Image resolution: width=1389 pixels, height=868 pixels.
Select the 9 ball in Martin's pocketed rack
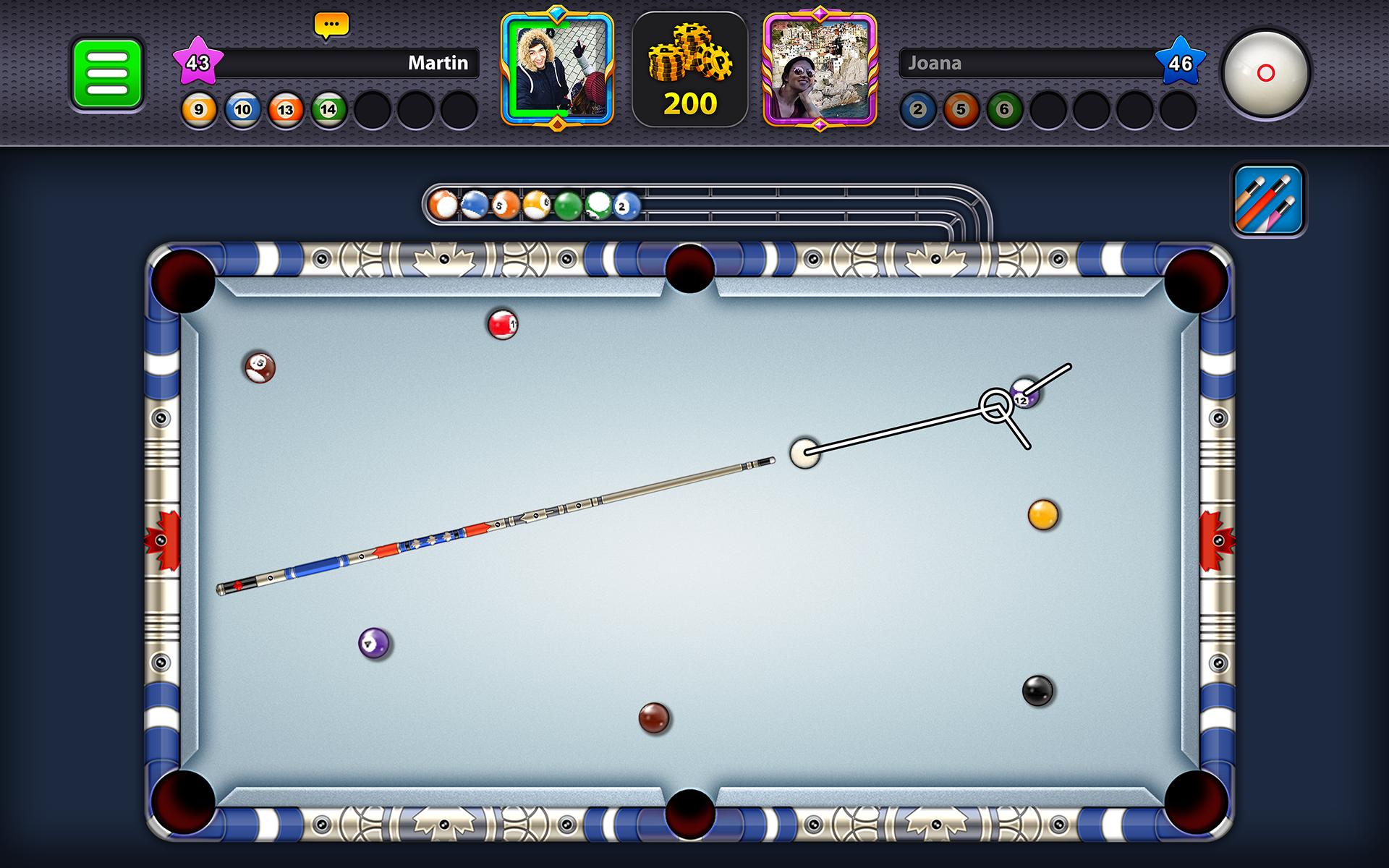199,110
